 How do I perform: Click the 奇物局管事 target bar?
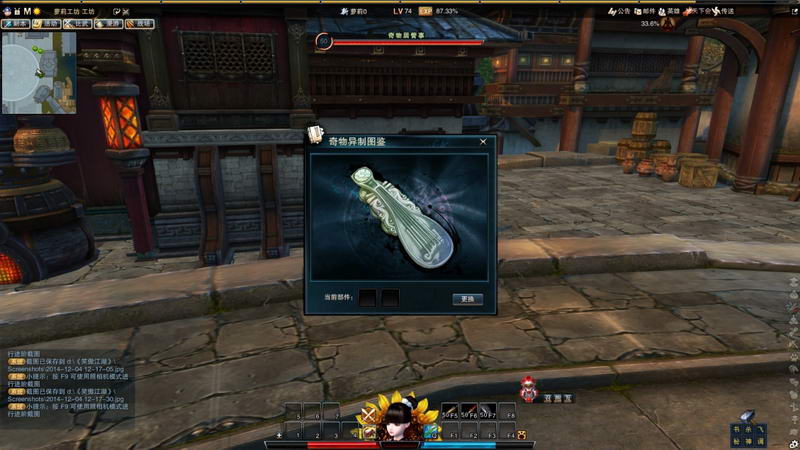pyautogui.click(x=405, y=41)
